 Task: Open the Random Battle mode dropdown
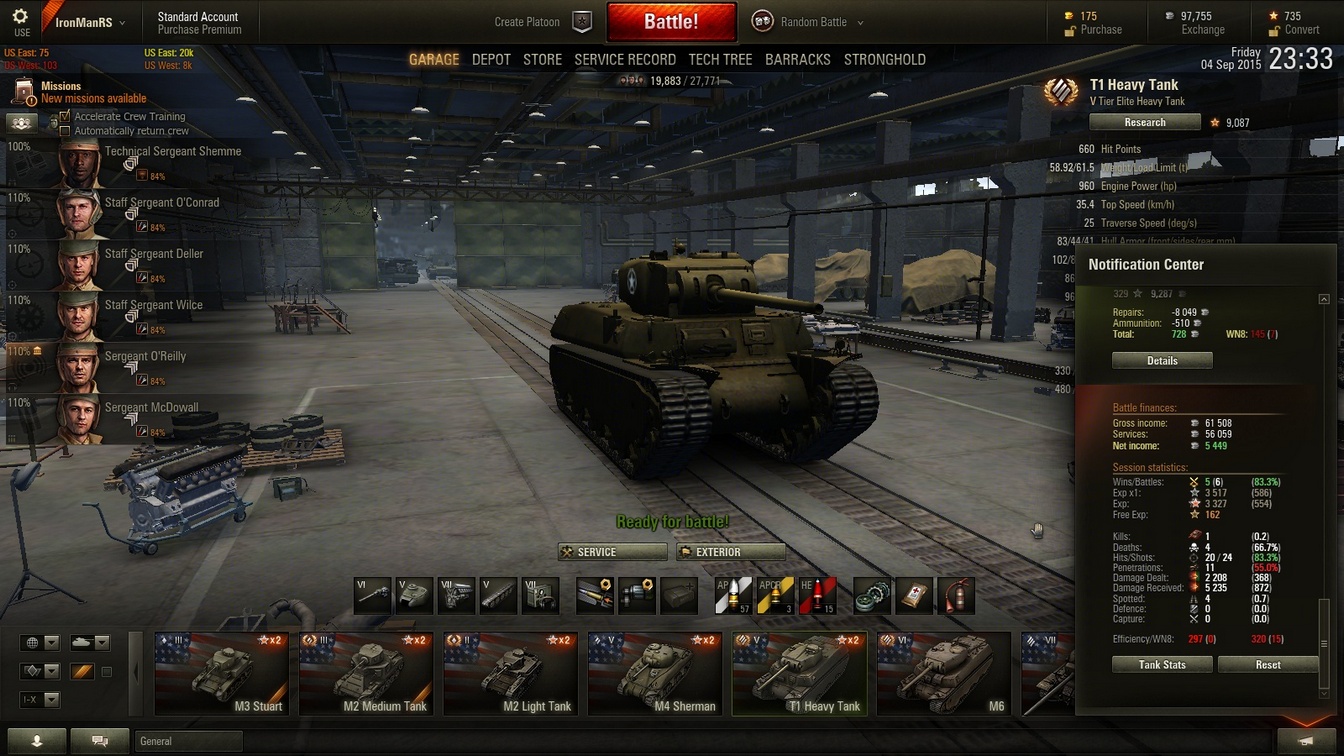click(x=808, y=22)
